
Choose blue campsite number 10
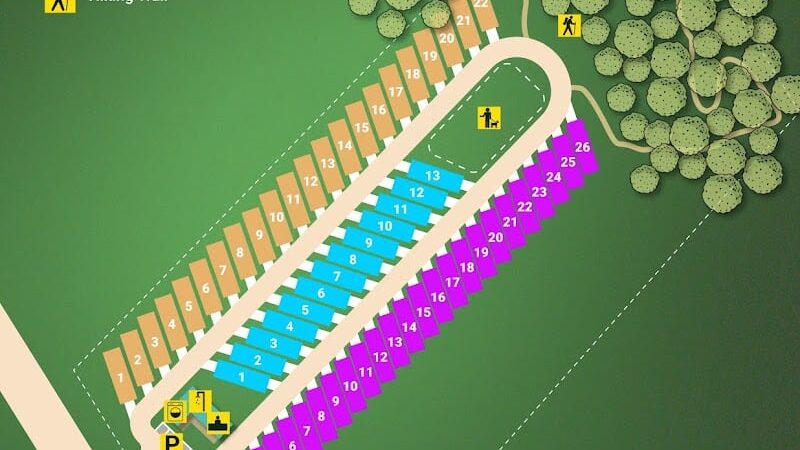click(x=385, y=226)
